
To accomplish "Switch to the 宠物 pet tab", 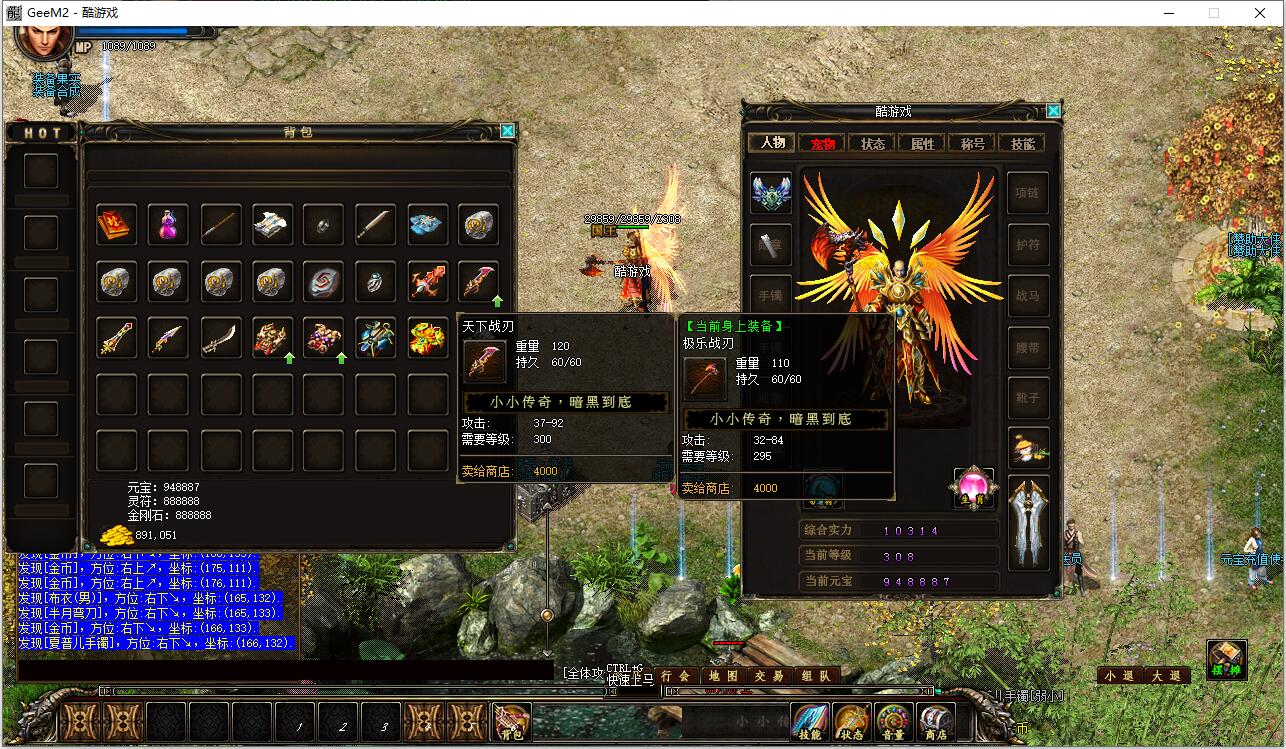I will click(x=823, y=144).
